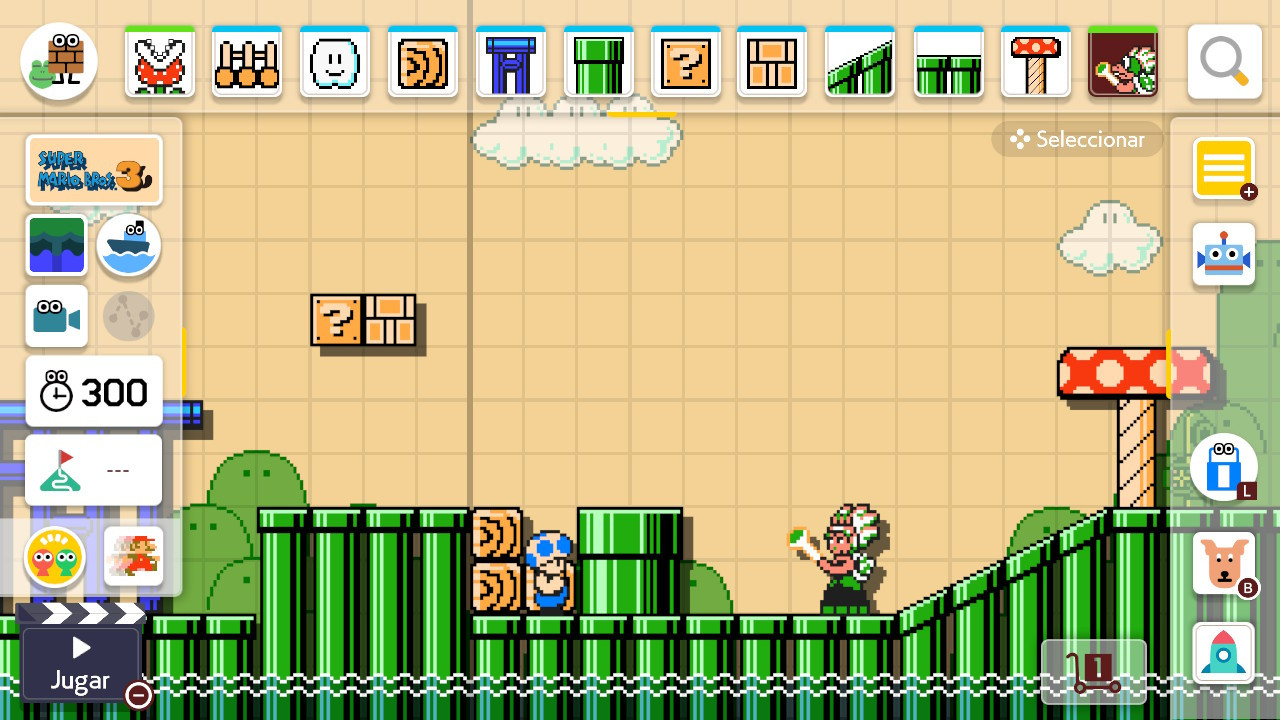Open the course parts list panel

(x=1223, y=168)
